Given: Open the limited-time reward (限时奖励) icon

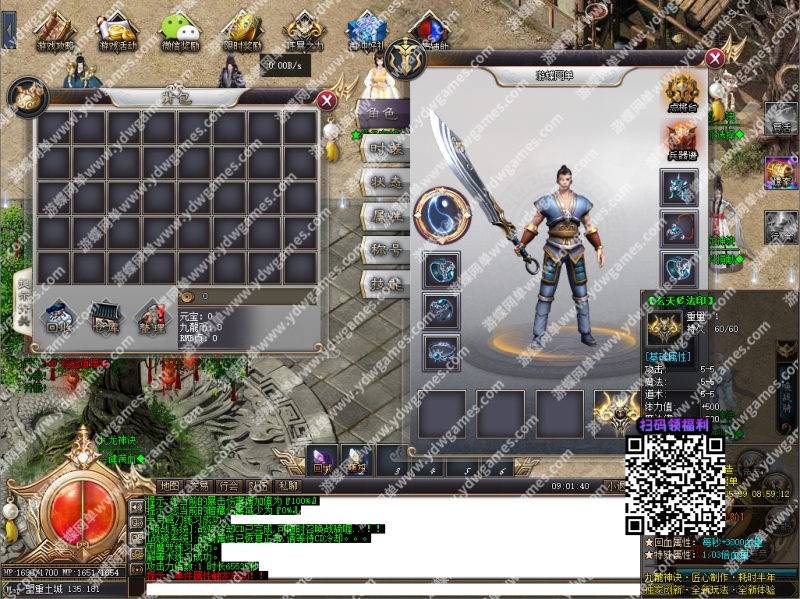Looking at the screenshot, I should (x=241, y=30).
